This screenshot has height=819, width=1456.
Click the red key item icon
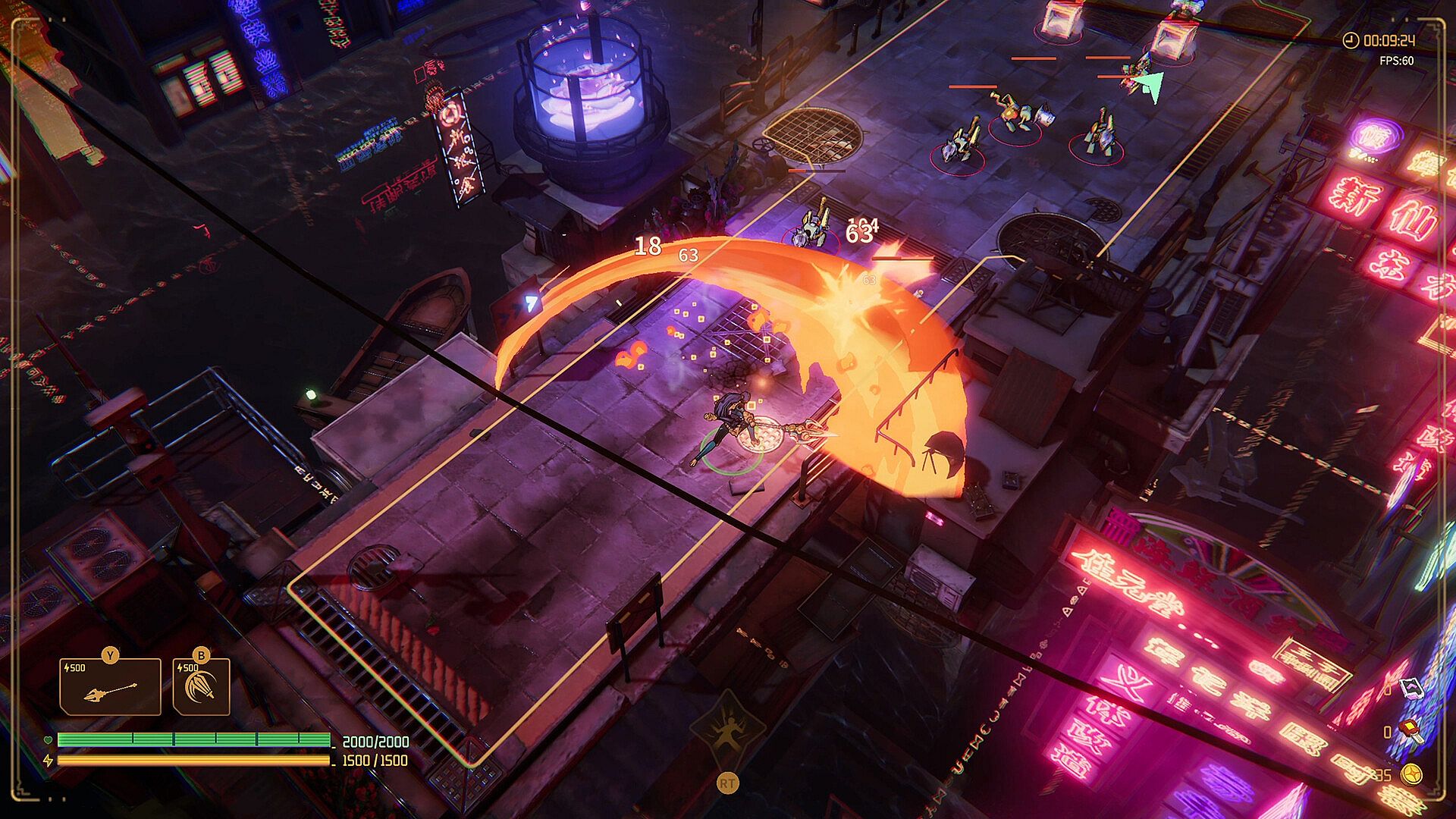point(1410,731)
